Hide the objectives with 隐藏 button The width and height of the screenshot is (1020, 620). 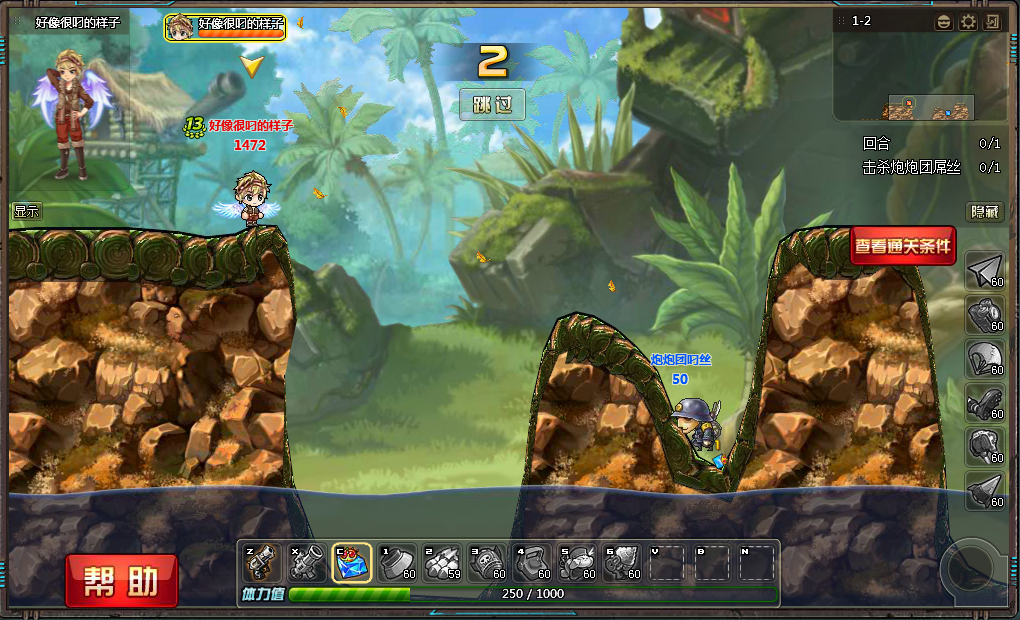(984, 212)
